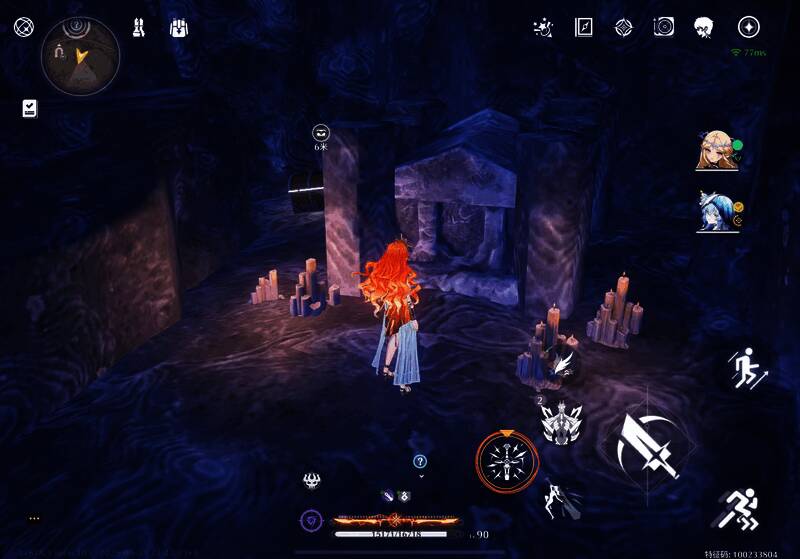Use the leaping warrior dodge skill

click(x=556, y=499)
